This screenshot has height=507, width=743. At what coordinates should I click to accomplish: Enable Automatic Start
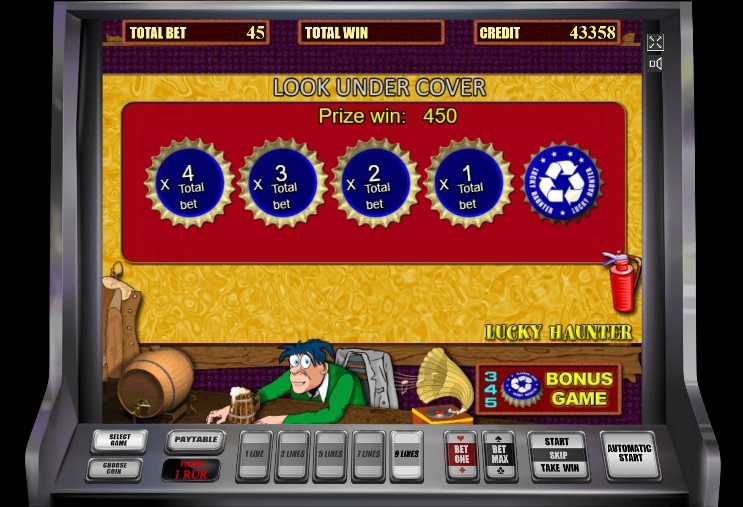coord(629,455)
